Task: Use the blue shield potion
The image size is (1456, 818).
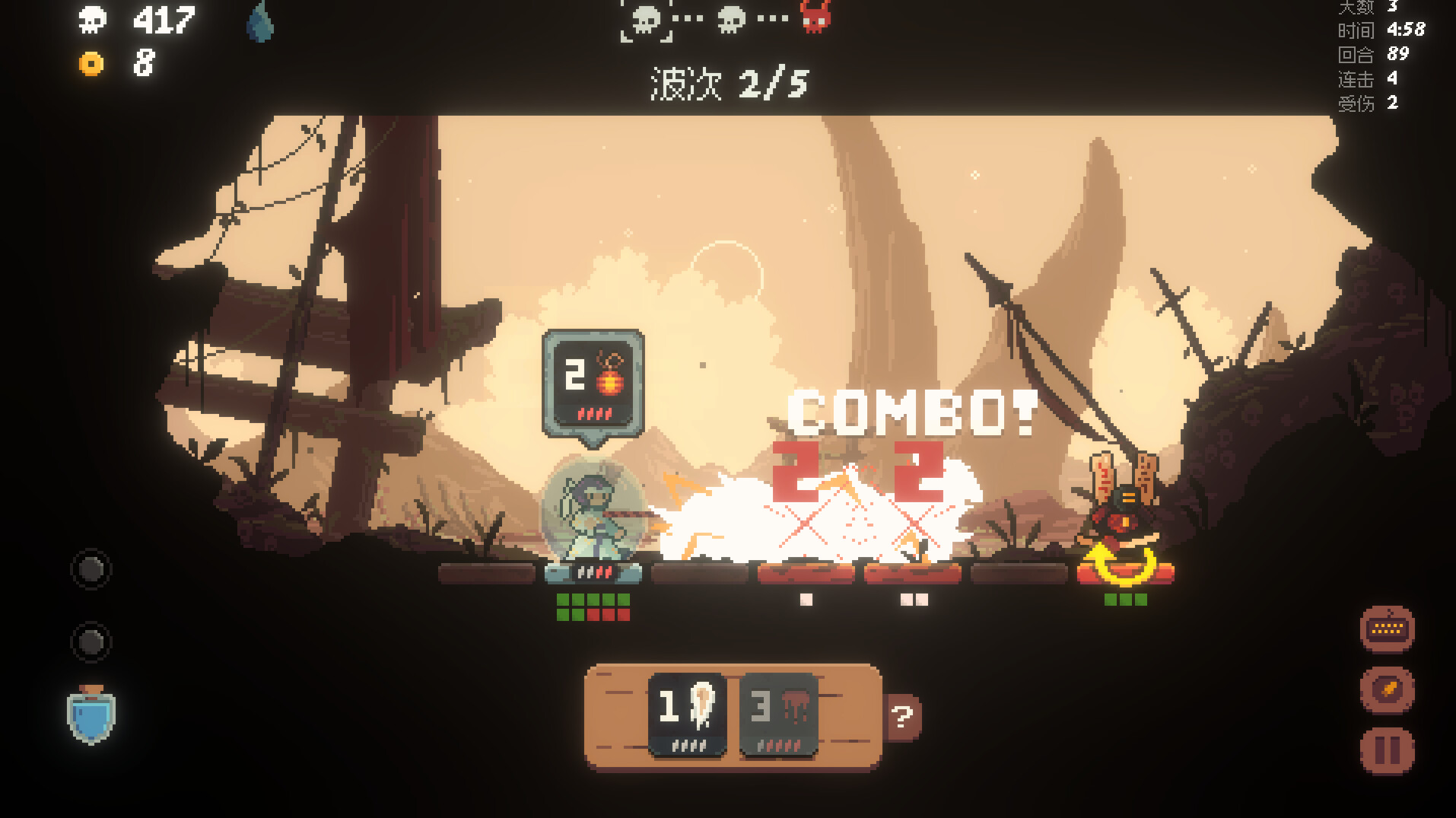Action: point(91,714)
